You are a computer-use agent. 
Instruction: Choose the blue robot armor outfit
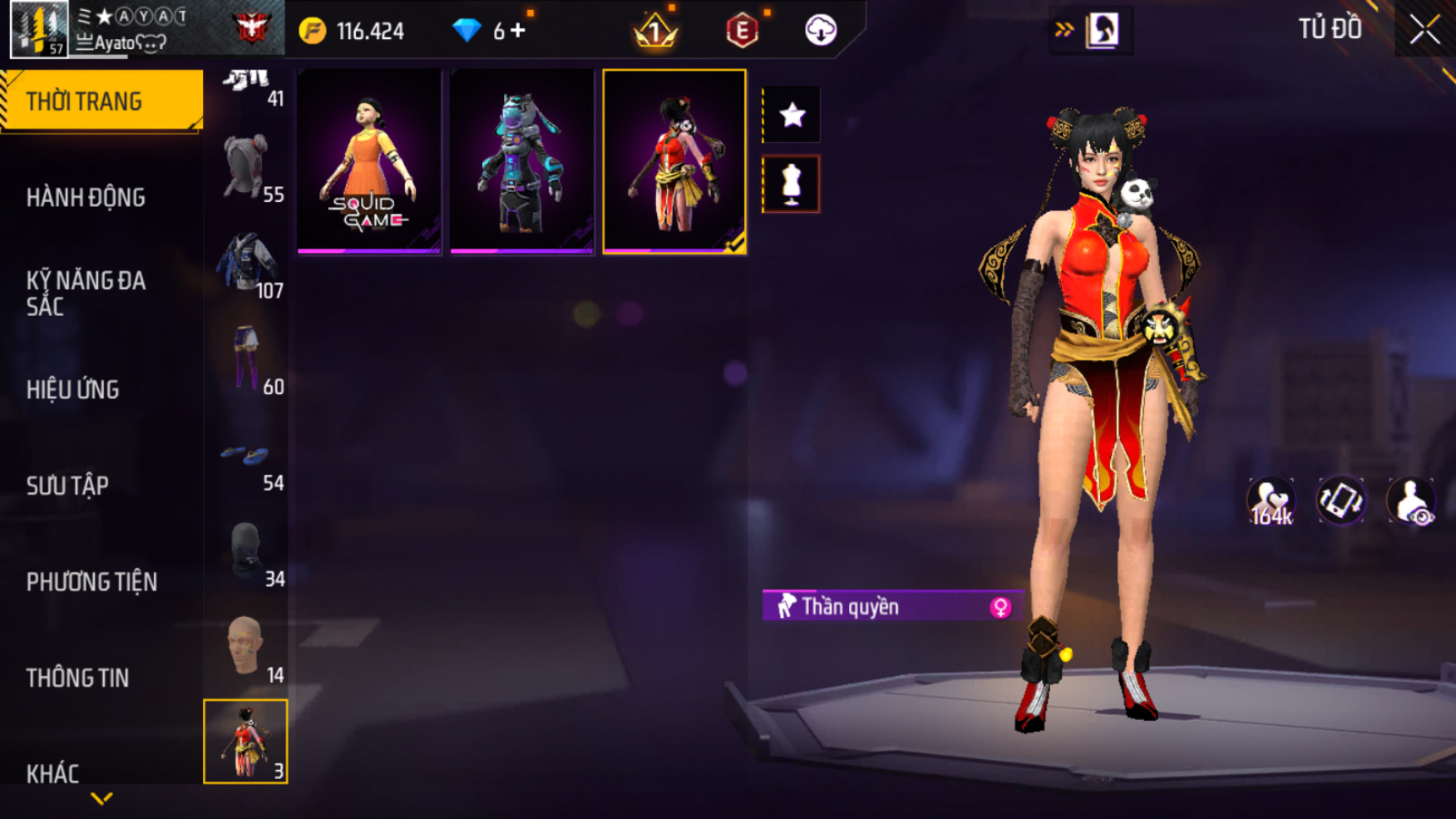pyautogui.click(x=522, y=162)
